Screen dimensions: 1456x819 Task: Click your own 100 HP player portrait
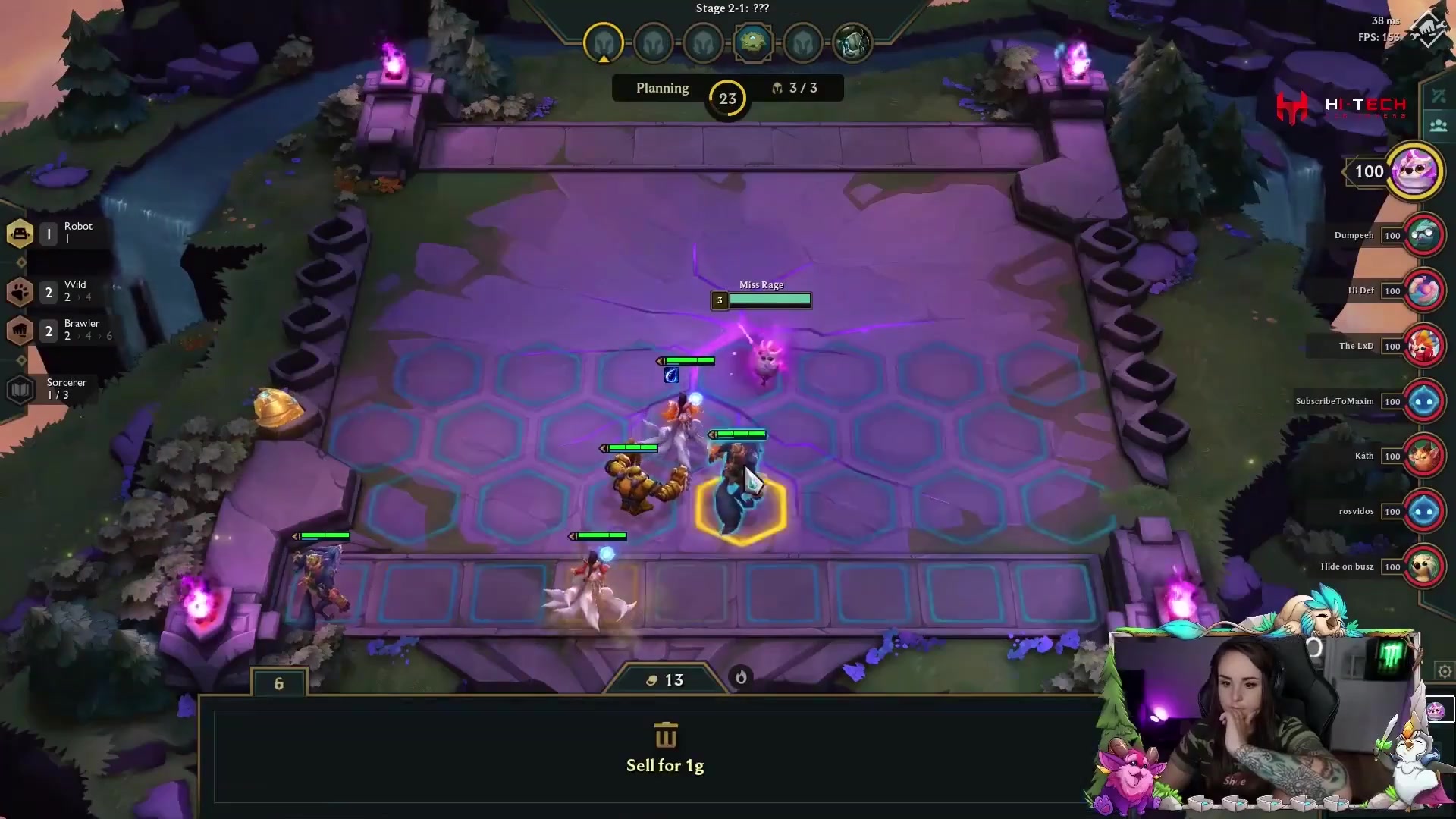[1414, 171]
